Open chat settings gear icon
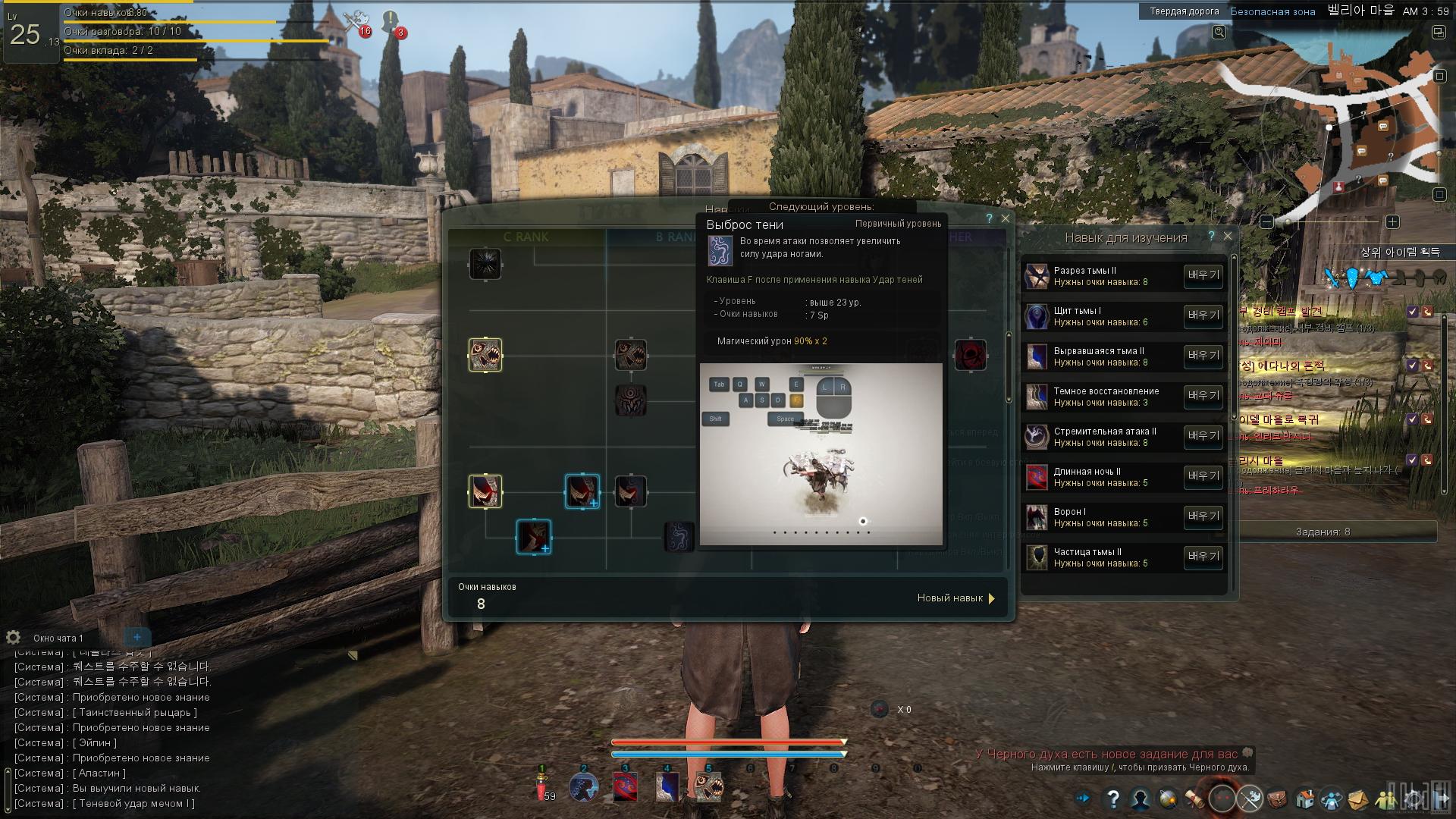 click(13, 638)
